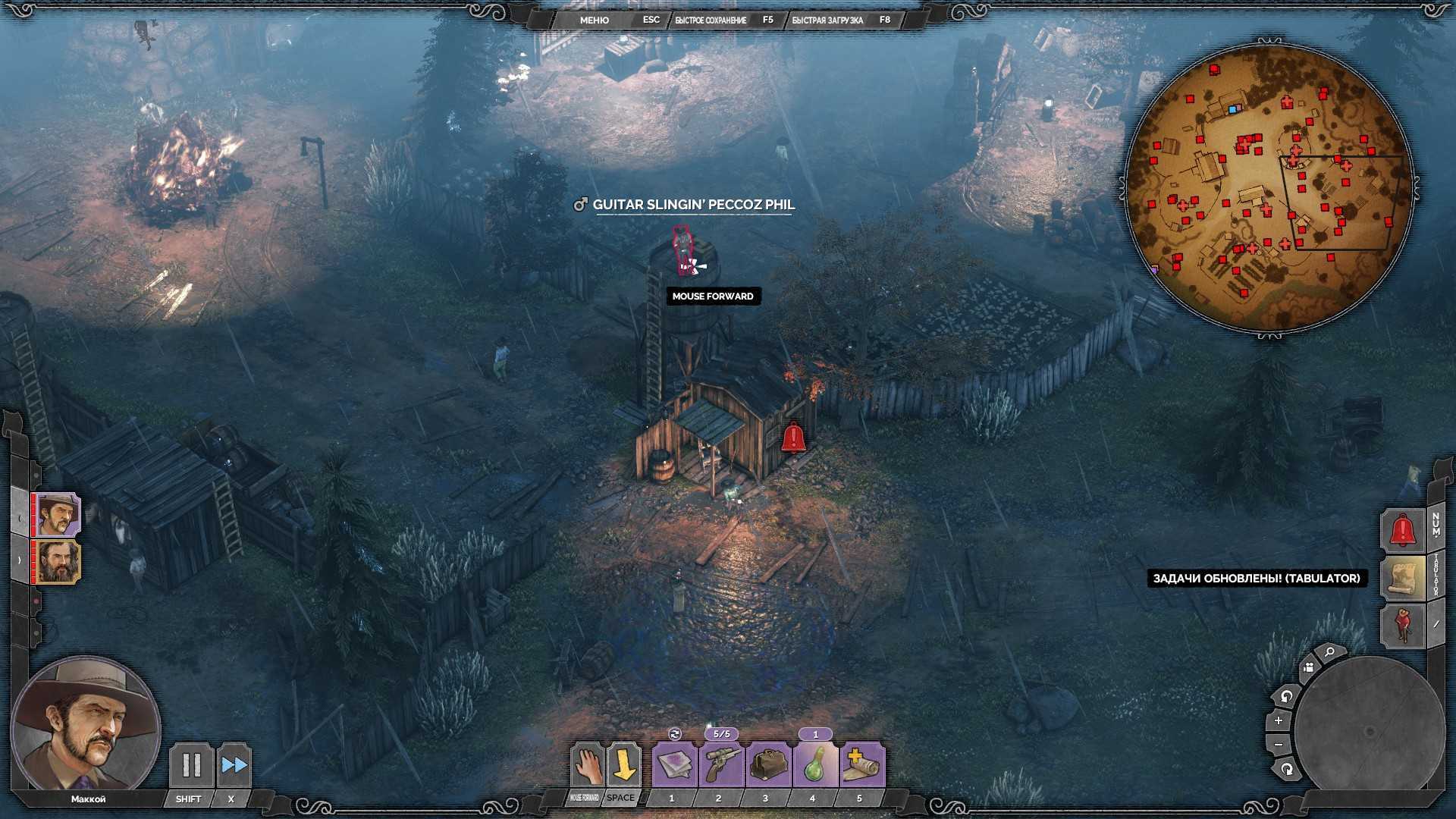Open the МЕНЮ game menu

click(x=594, y=20)
